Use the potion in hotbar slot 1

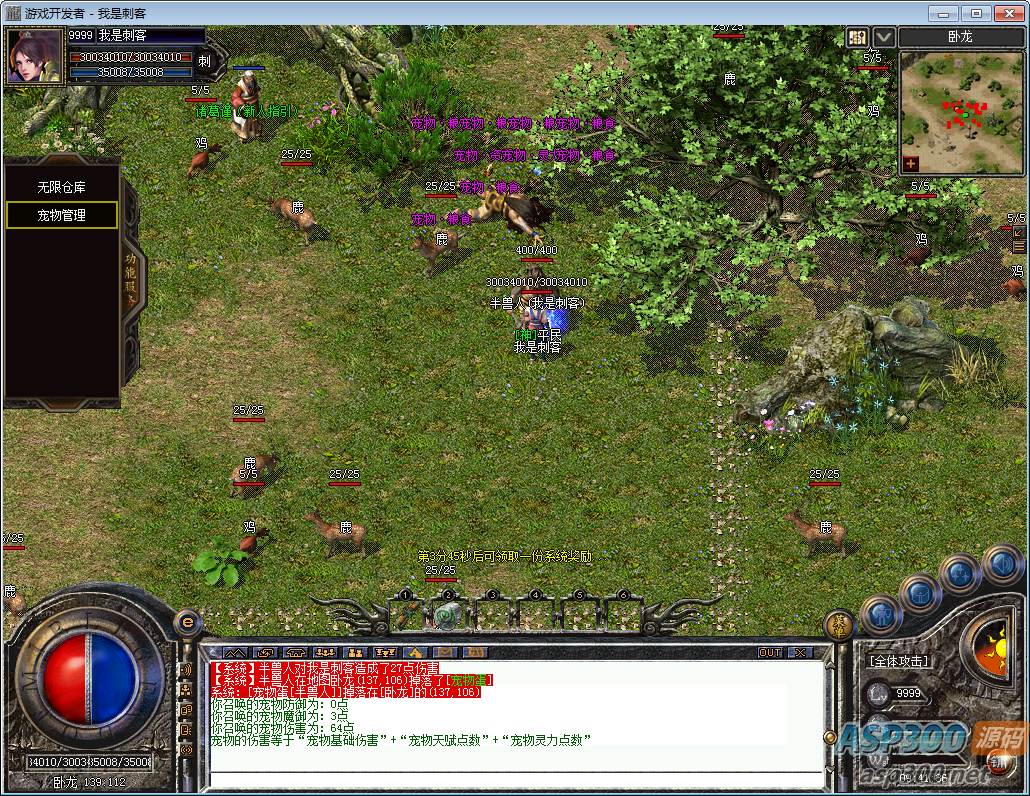pos(405,613)
